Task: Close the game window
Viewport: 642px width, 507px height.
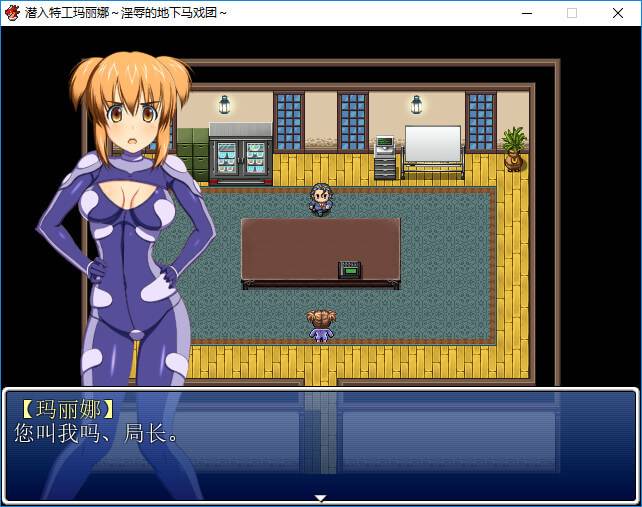Action: coord(617,13)
